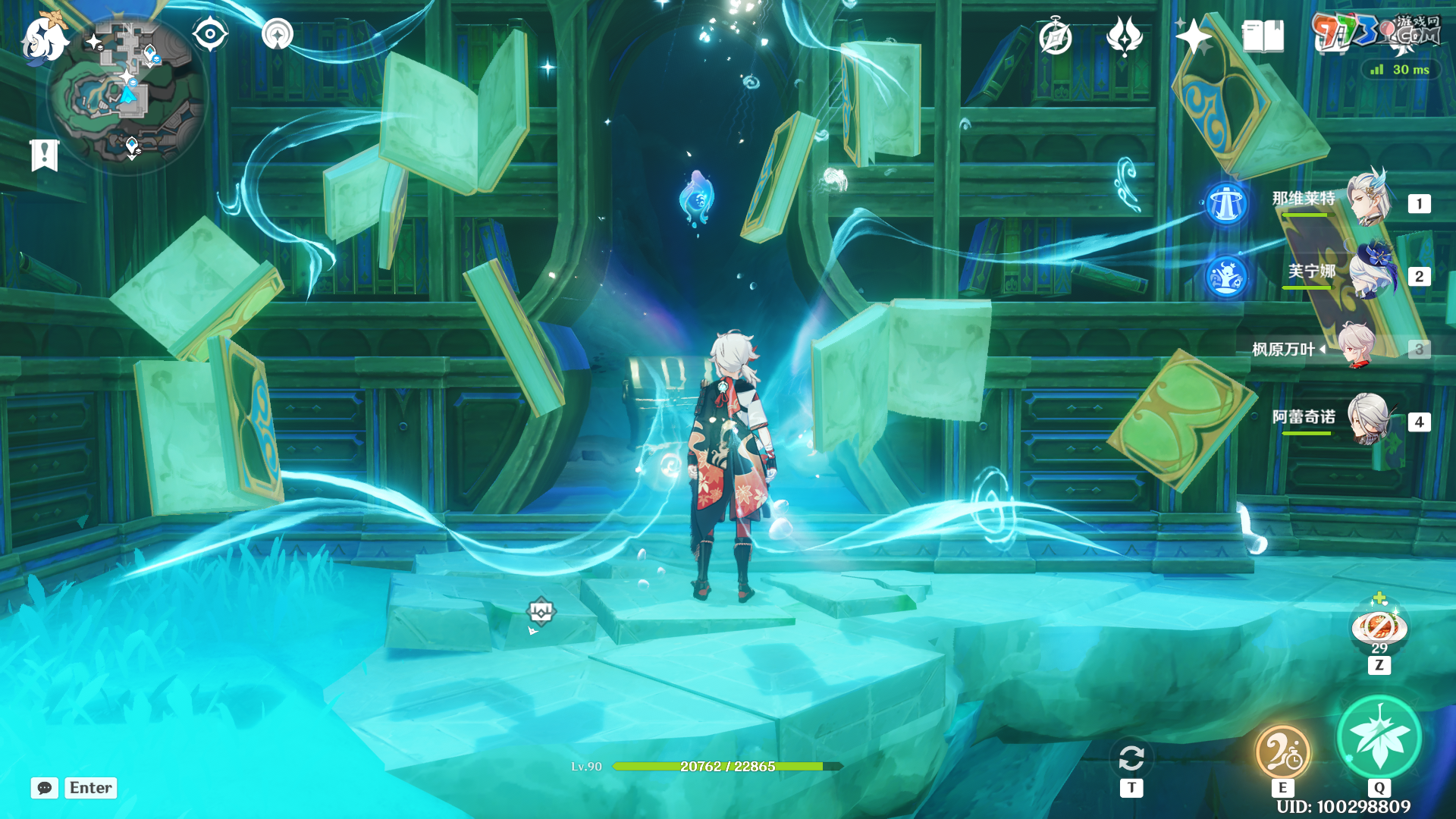Open the events icon next to the compass
Viewport: 1456px width, 819px height.
click(1125, 36)
